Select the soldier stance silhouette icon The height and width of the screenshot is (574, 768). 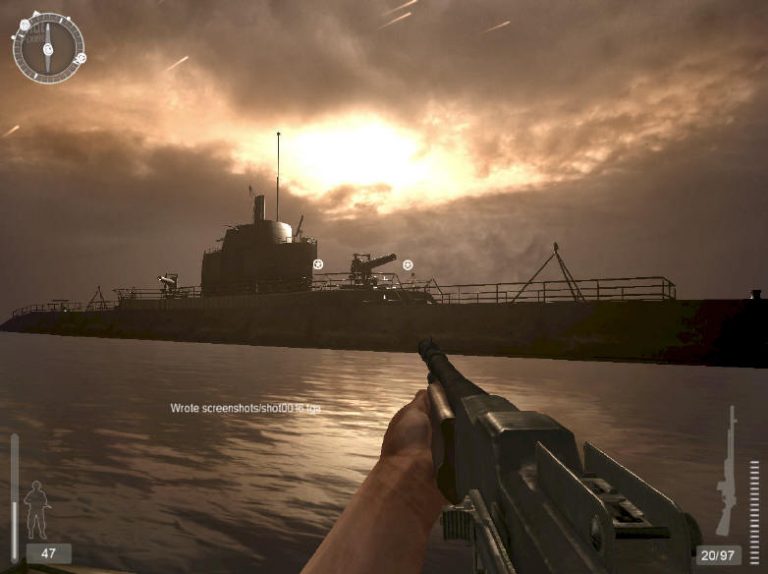click(x=37, y=508)
